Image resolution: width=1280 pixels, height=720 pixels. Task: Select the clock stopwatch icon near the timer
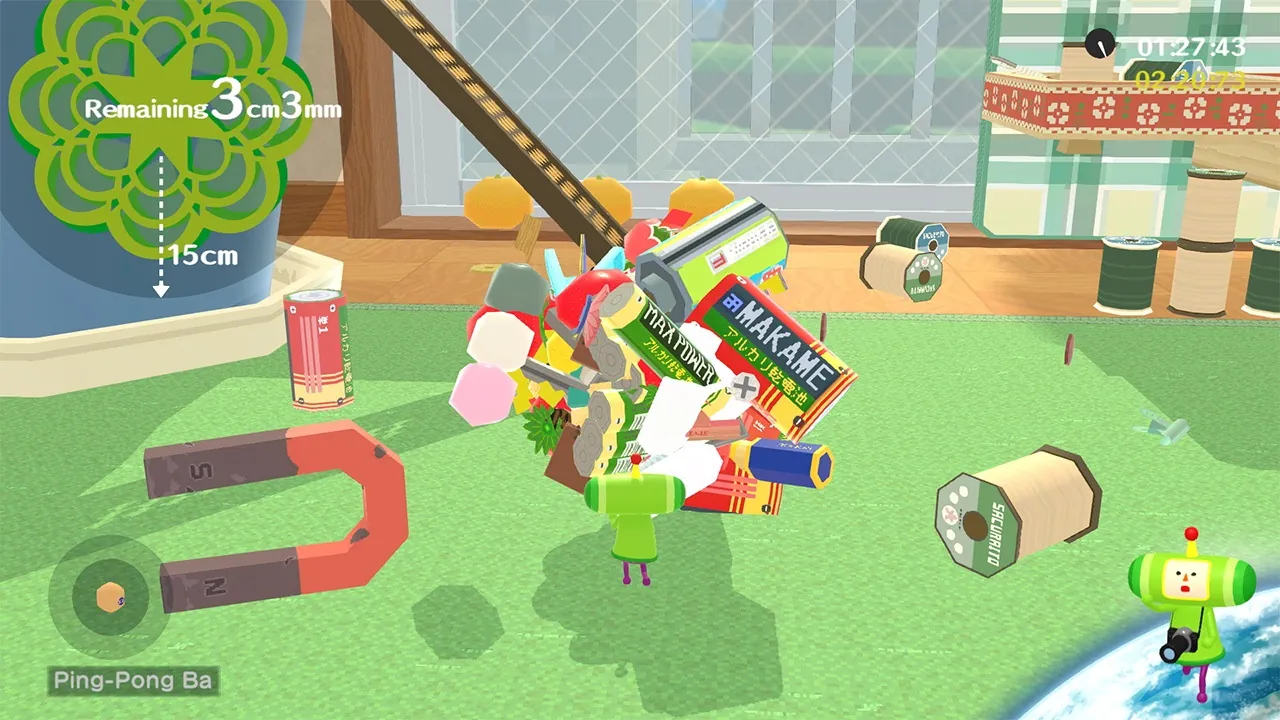pyautogui.click(x=1100, y=45)
